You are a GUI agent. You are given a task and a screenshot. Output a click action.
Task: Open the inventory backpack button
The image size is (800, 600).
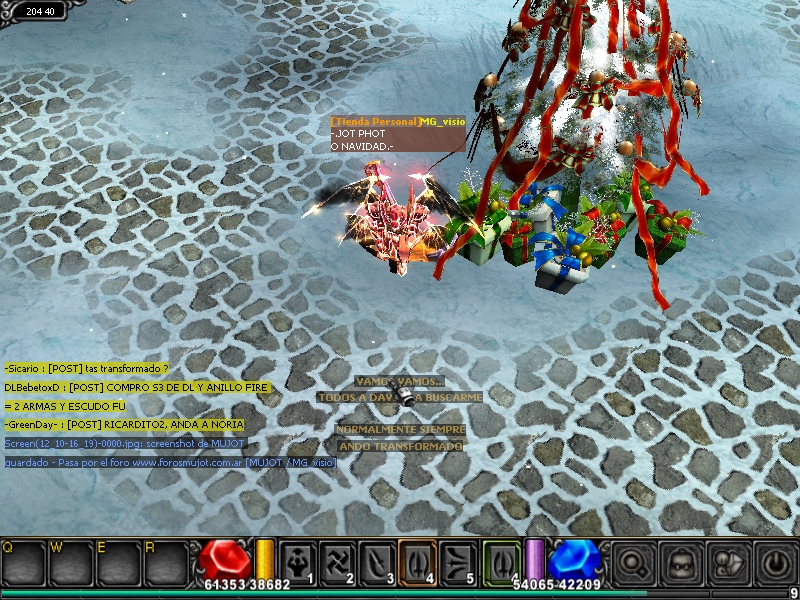click(x=681, y=563)
